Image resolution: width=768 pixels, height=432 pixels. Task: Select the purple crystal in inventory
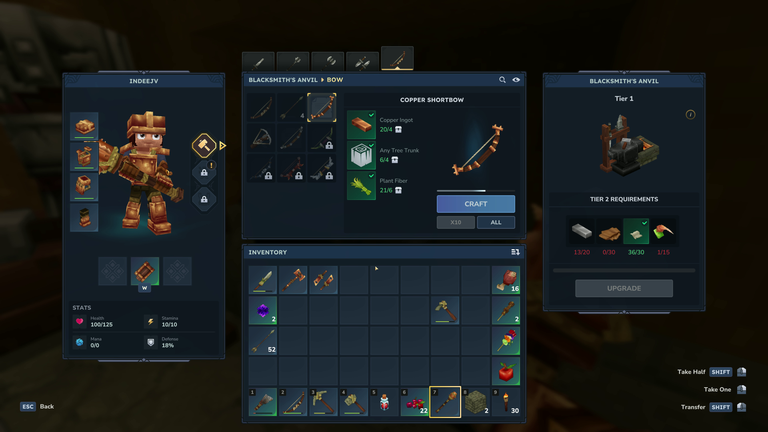click(262, 311)
